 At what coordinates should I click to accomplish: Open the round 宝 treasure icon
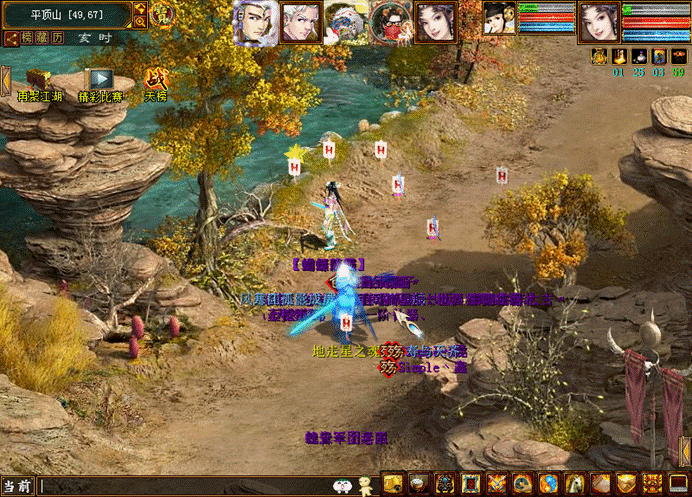coord(164,14)
